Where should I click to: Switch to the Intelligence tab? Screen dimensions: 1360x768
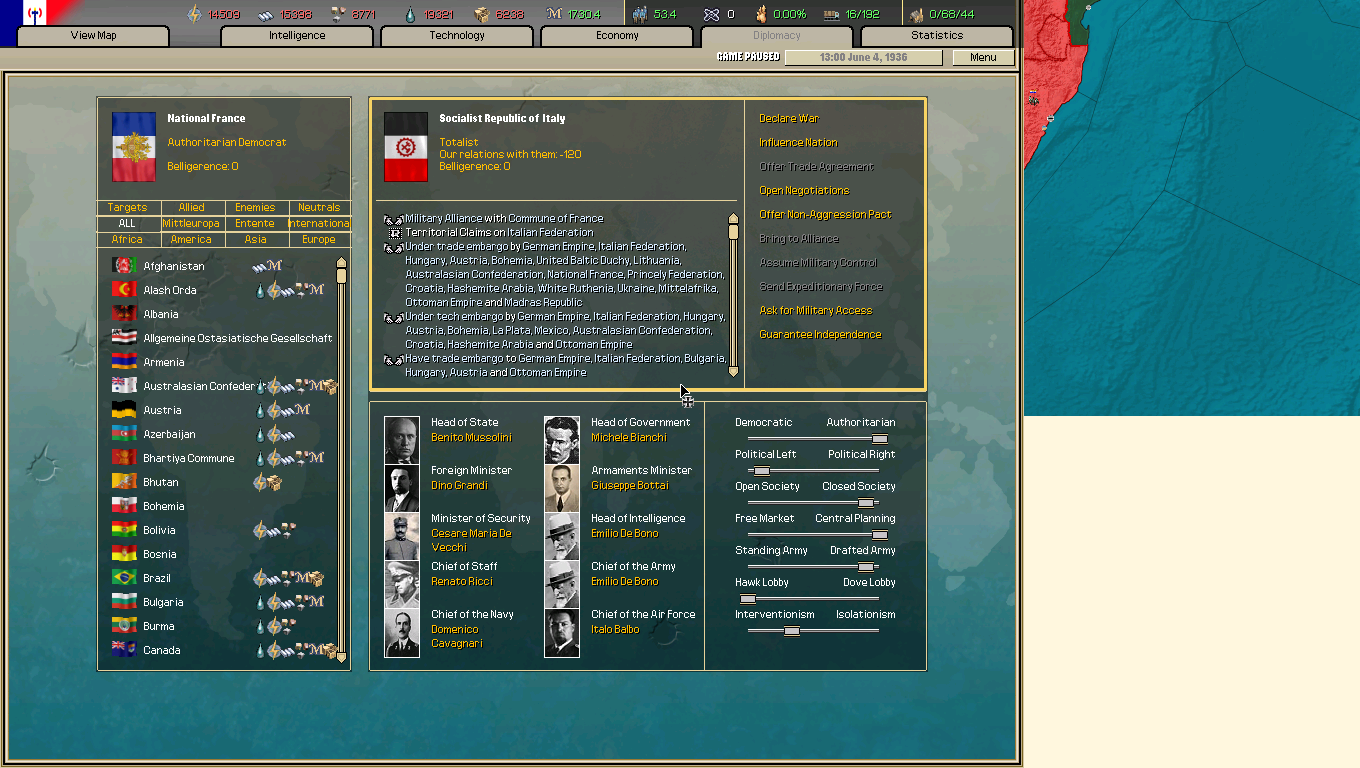296,35
